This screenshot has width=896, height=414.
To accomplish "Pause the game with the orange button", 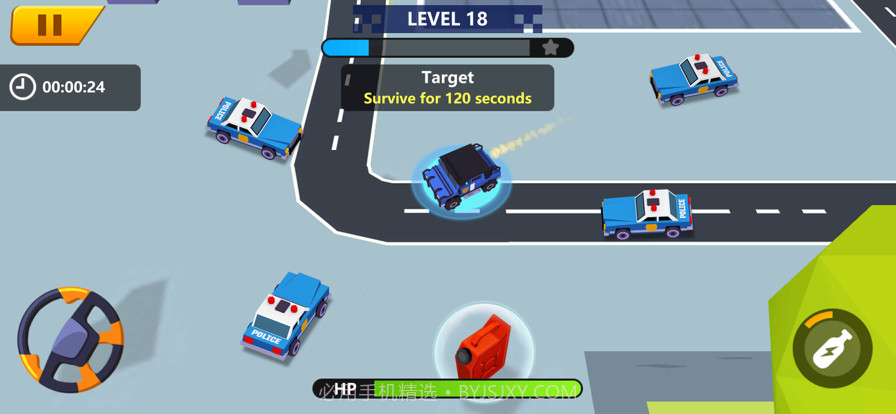I will tap(52, 25).
